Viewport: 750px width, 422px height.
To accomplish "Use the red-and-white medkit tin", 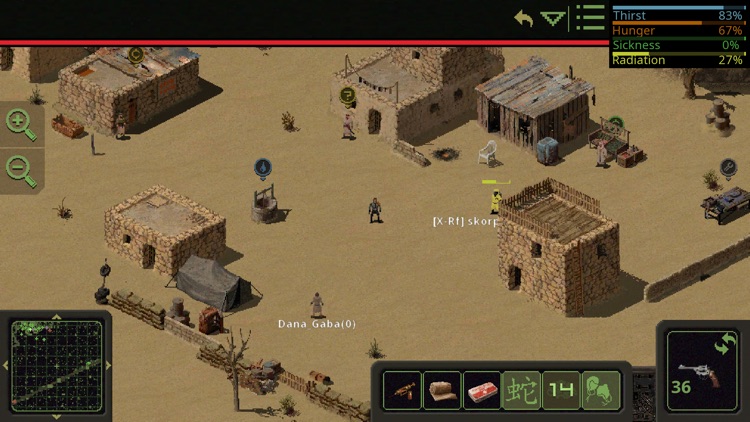I will coord(482,389).
